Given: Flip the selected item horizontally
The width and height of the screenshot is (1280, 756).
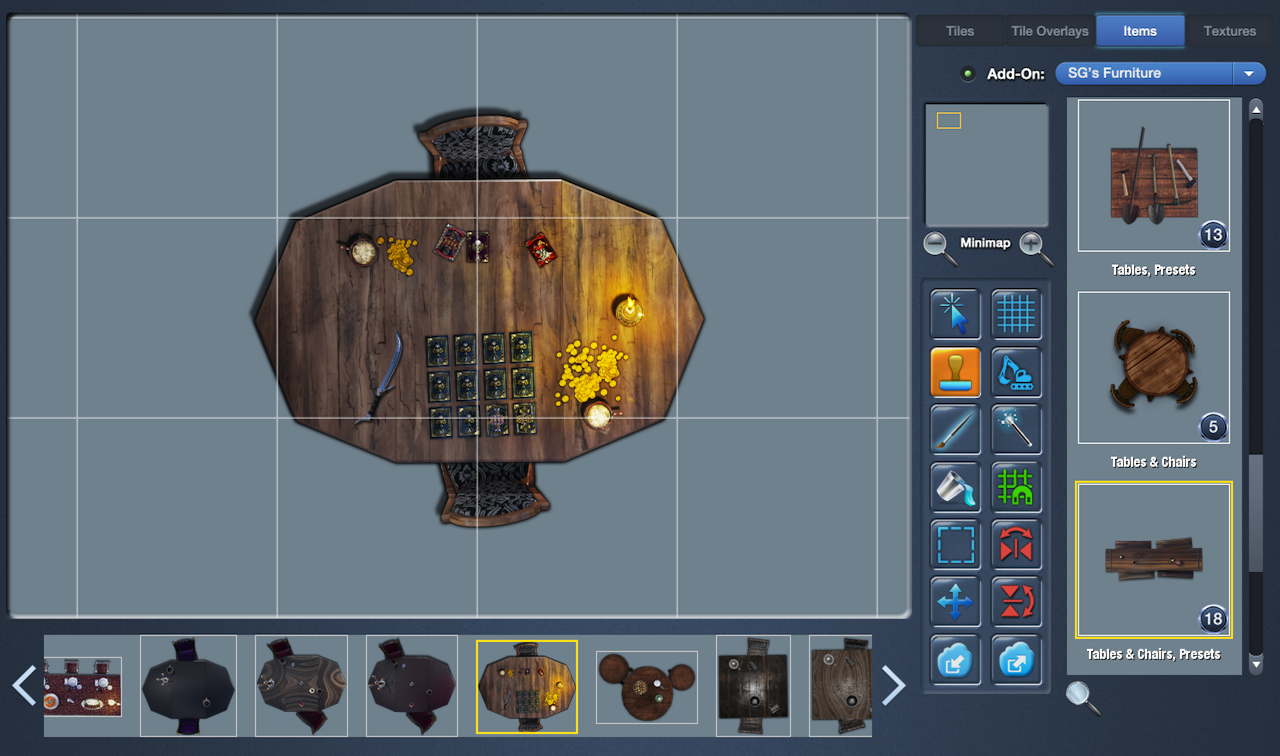Looking at the screenshot, I should click(x=1016, y=545).
